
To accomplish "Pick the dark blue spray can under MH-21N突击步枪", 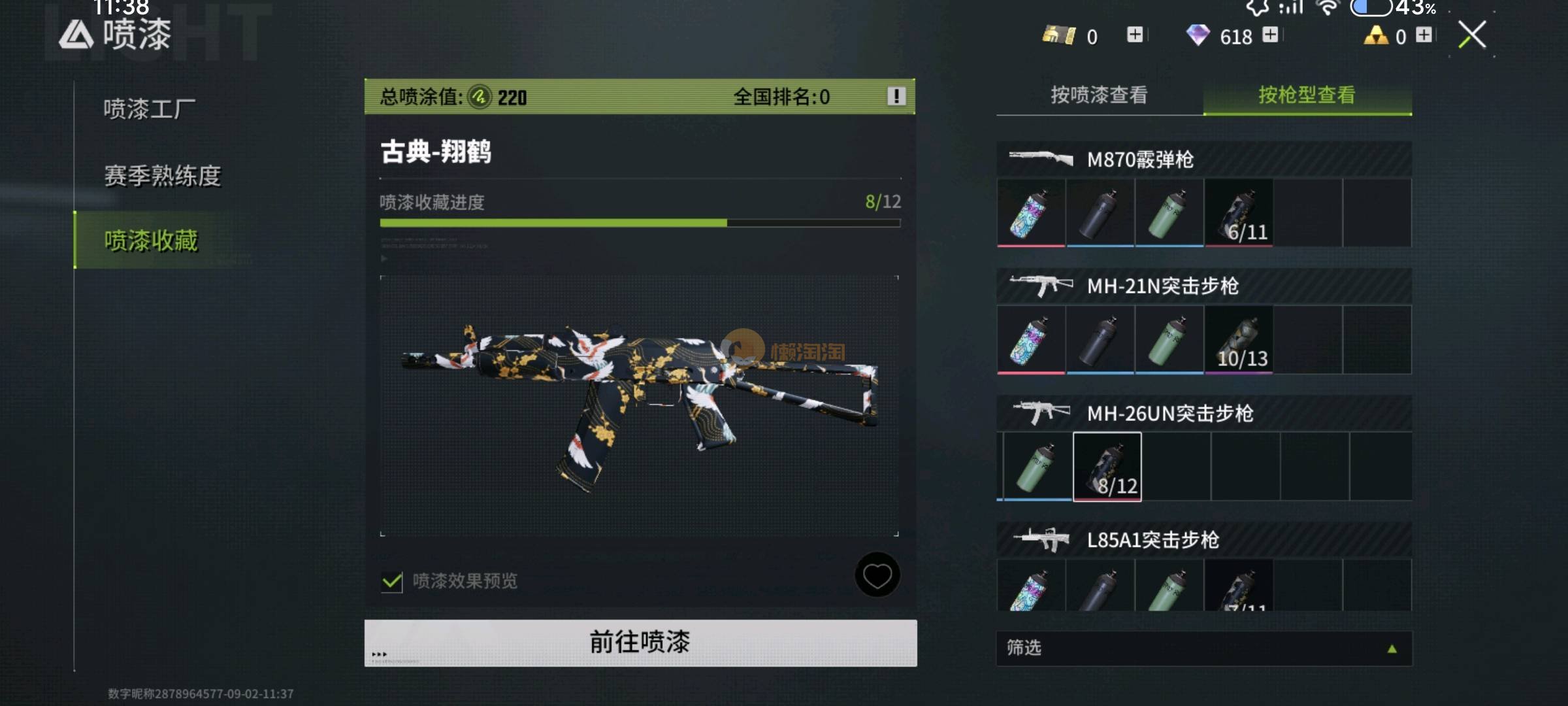I will tap(1100, 340).
